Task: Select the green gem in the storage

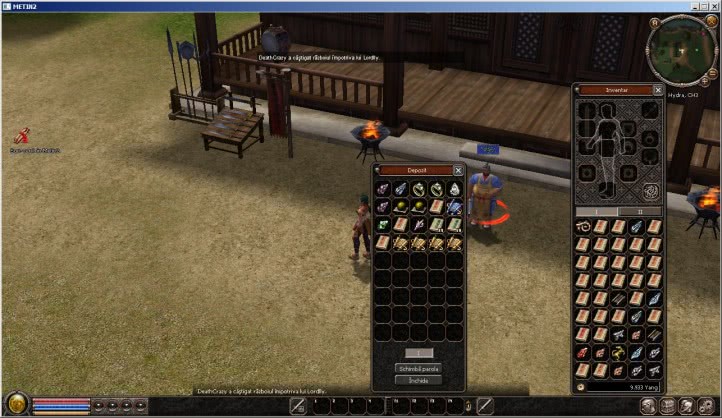Action: [383, 224]
